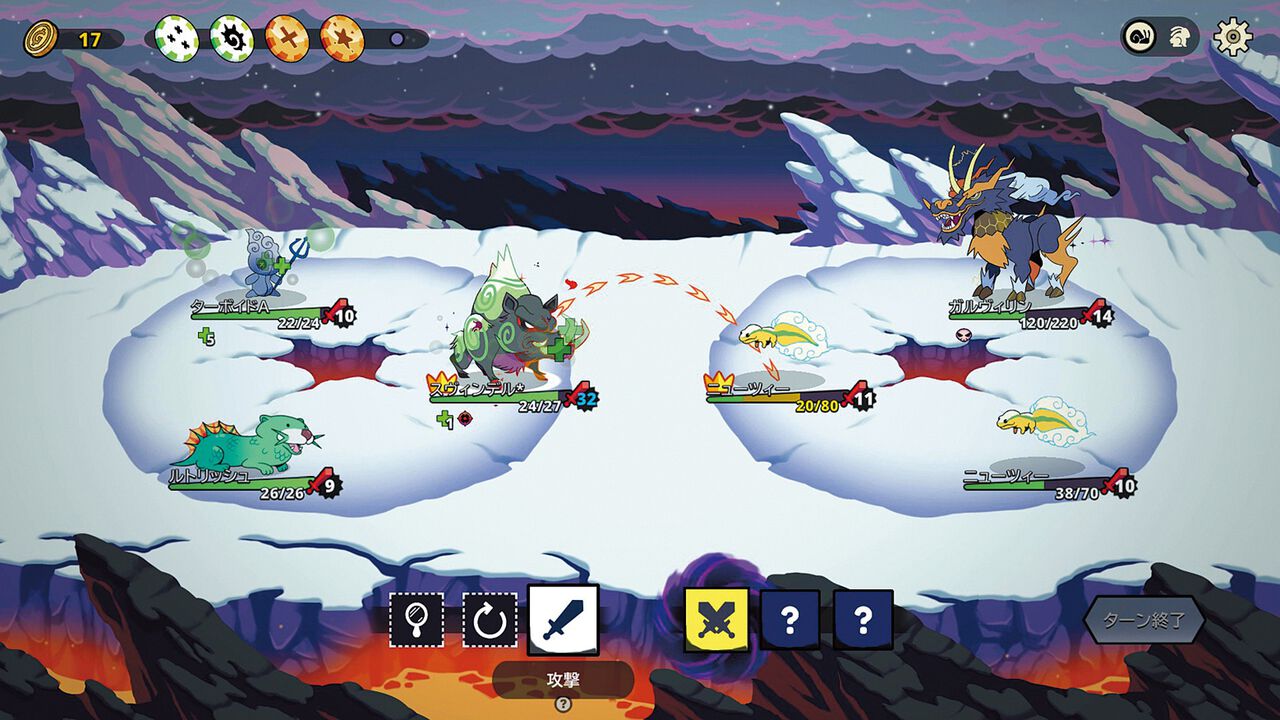
Task: Select the green chip with the spiral swirl
Action: coord(231,39)
